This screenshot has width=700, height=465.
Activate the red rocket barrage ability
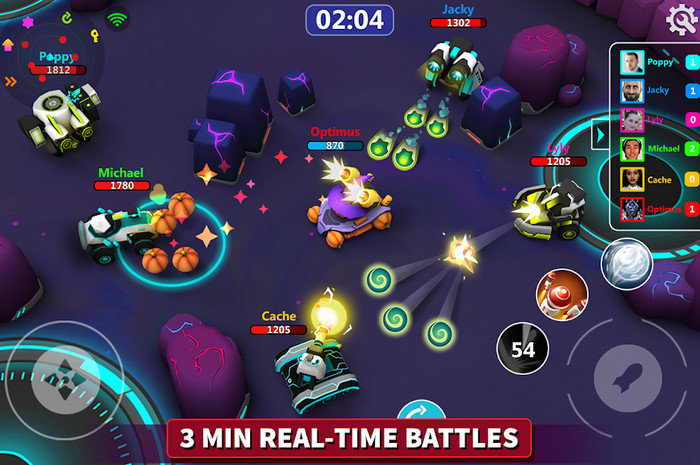[560, 295]
